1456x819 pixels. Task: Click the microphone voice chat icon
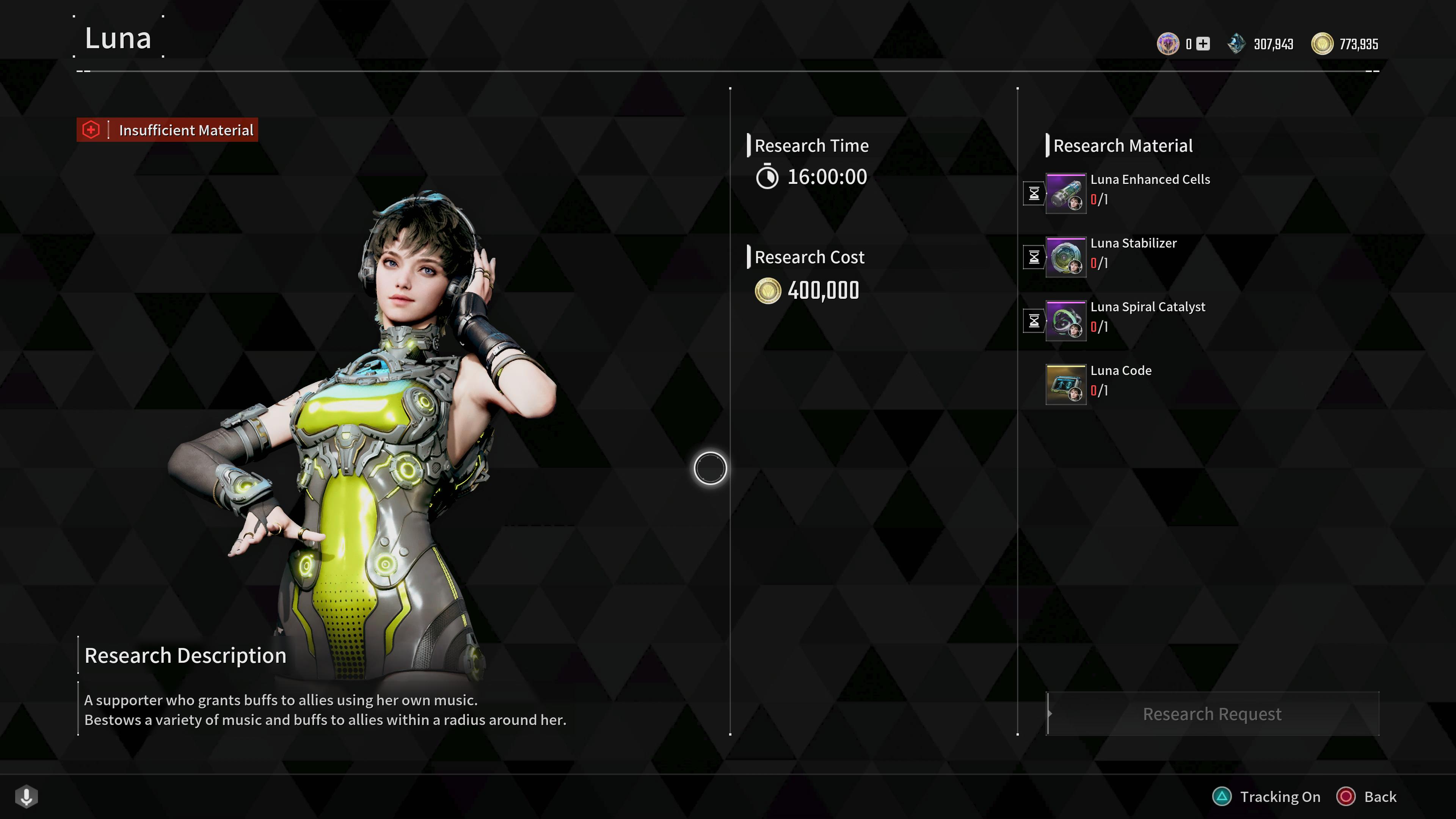pos(27,796)
